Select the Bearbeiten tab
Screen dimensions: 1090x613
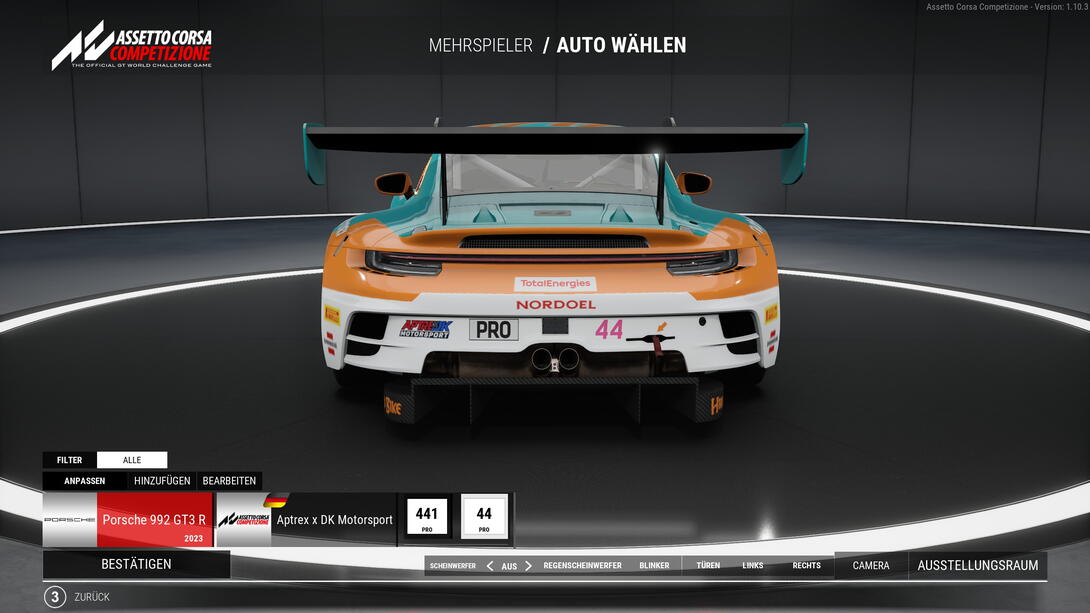click(229, 481)
